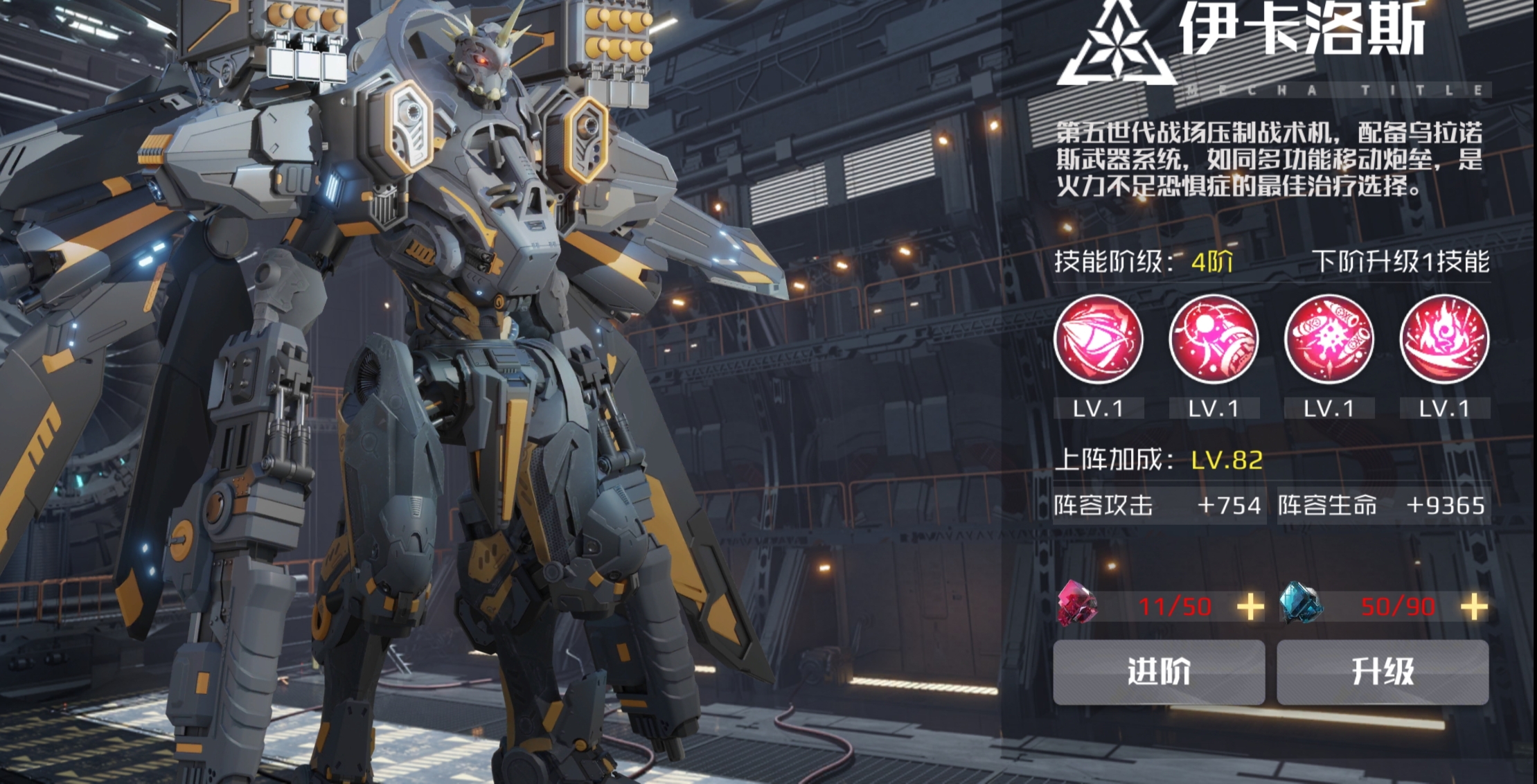
Task: Add more blue crystal materials
Action: pyautogui.click(x=1474, y=607)
